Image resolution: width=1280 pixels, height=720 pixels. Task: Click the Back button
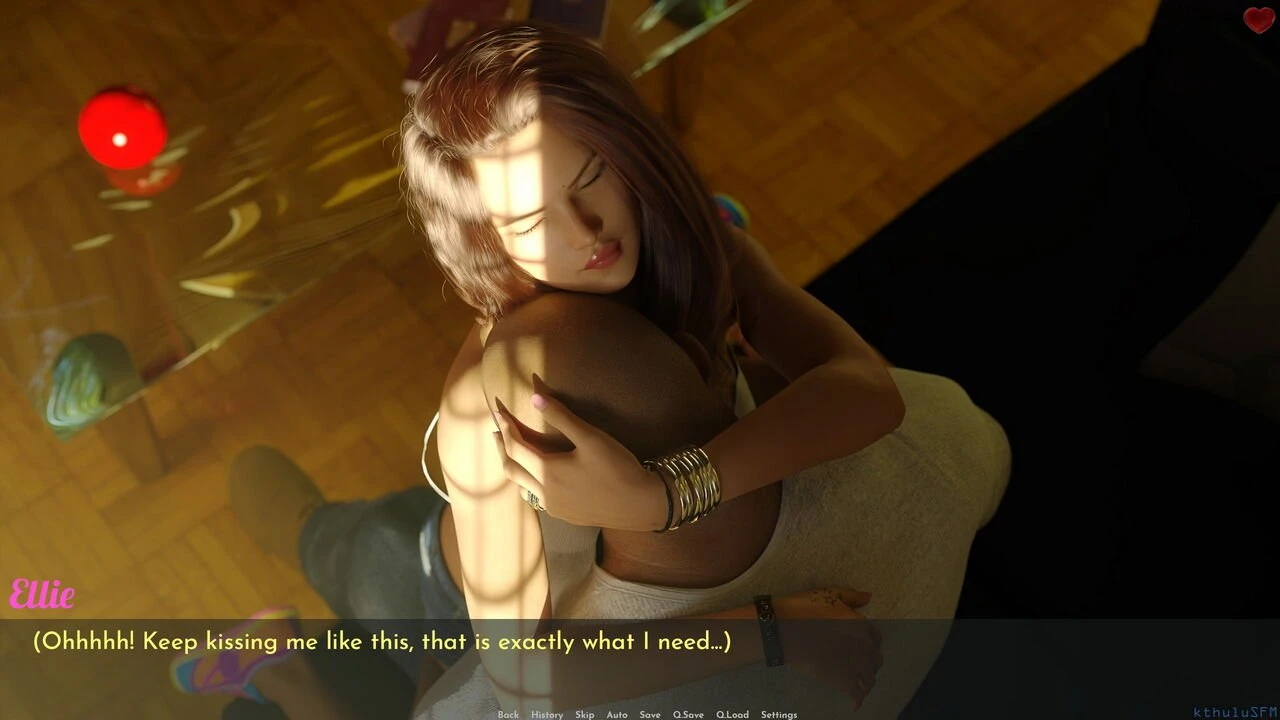(507, 714)
